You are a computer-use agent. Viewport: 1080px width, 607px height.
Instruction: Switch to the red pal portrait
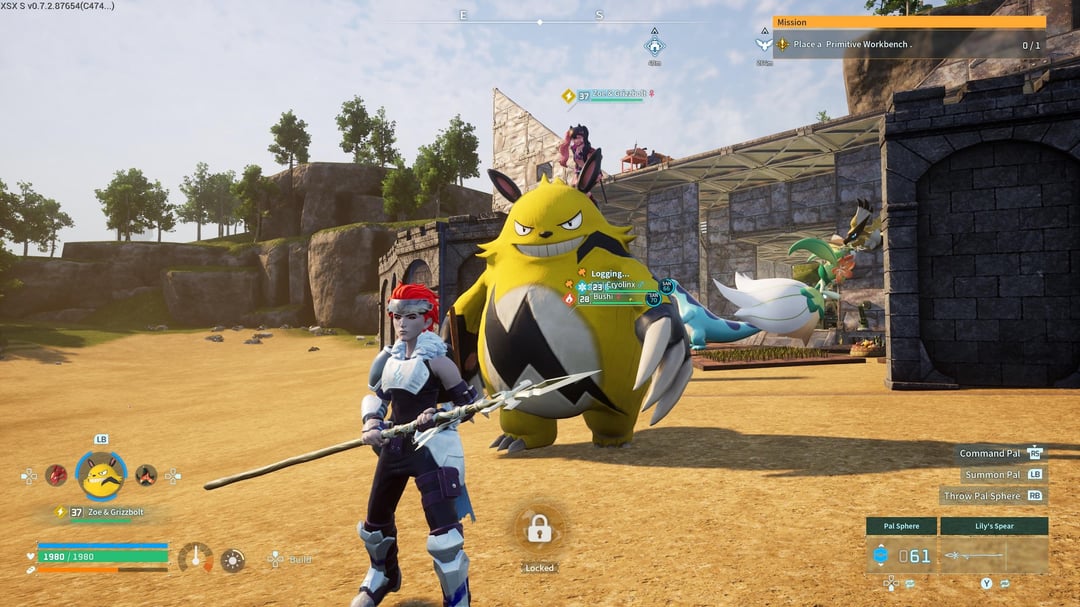(56, 475)
